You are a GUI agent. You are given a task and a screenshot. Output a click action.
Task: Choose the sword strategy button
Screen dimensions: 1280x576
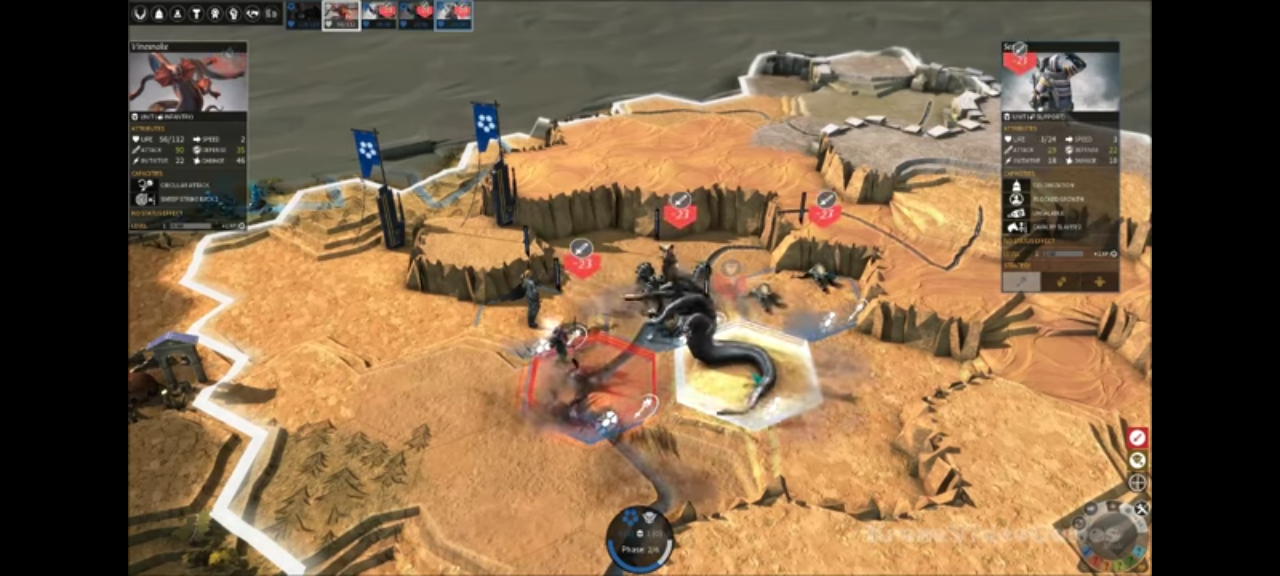coord(1022,282)
